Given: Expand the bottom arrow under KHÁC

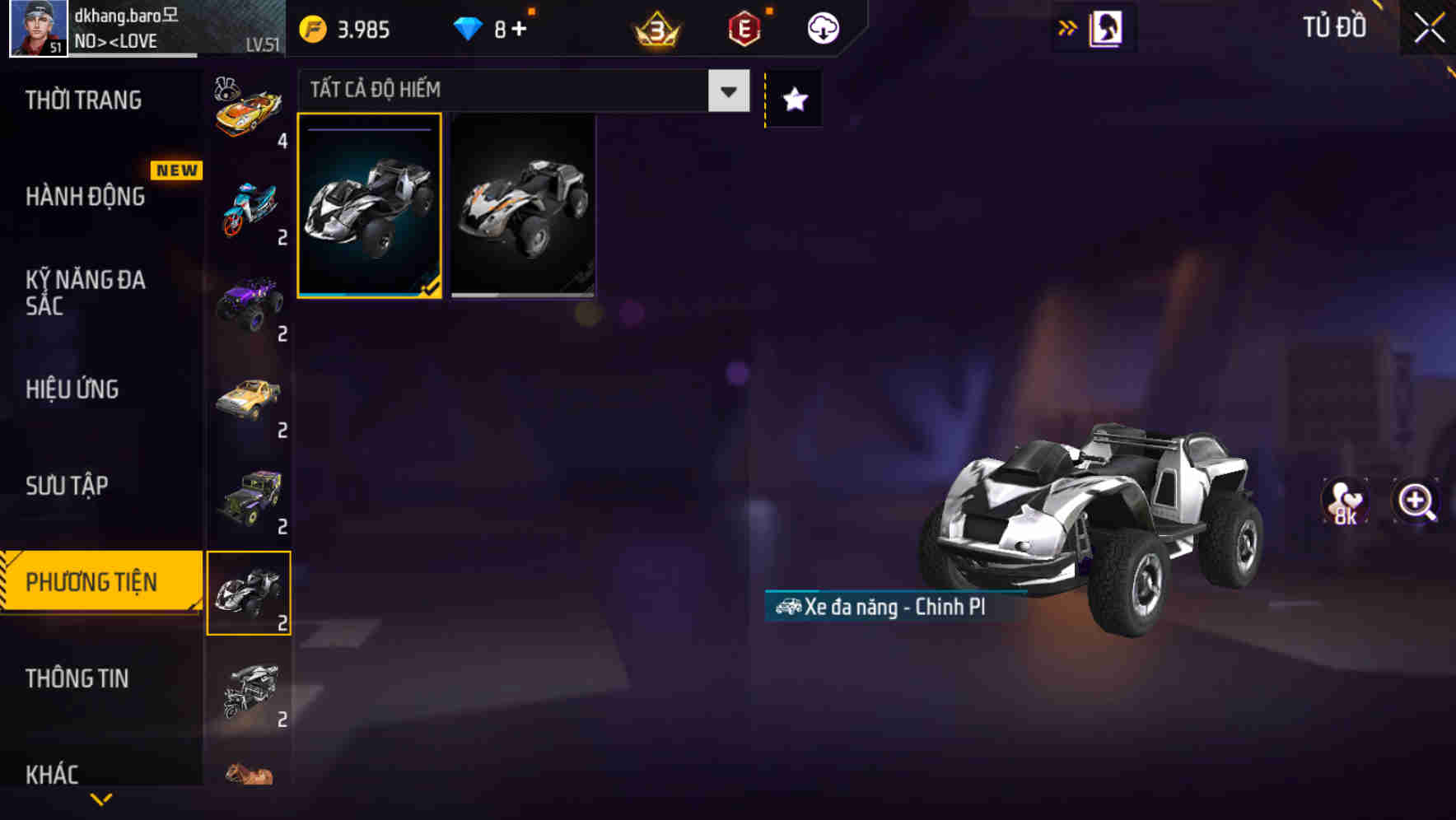Looking at the screenshot, I should (100, 799).
